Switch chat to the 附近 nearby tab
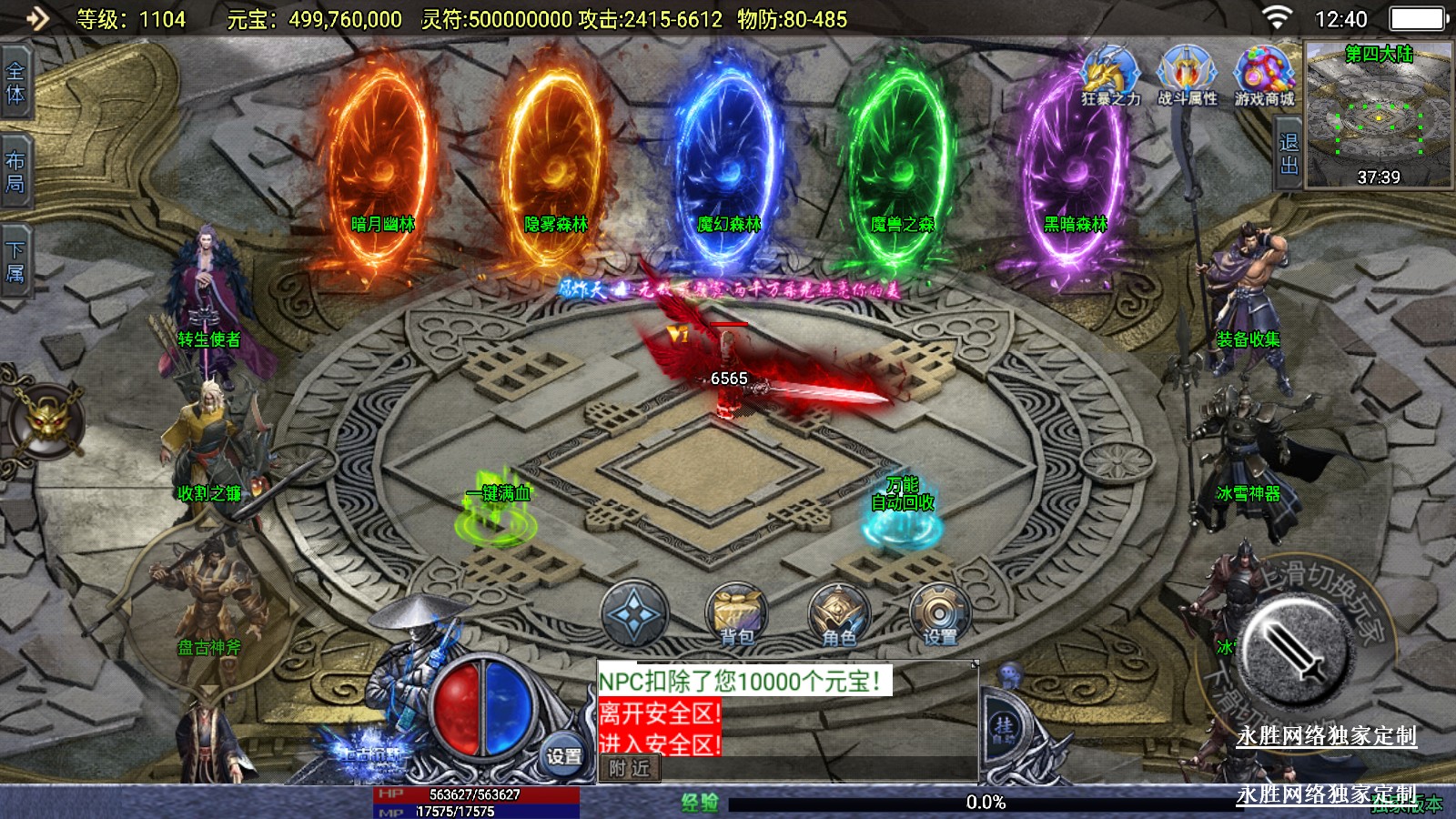Screen dimensions: 1456x819 click(630, 769)
